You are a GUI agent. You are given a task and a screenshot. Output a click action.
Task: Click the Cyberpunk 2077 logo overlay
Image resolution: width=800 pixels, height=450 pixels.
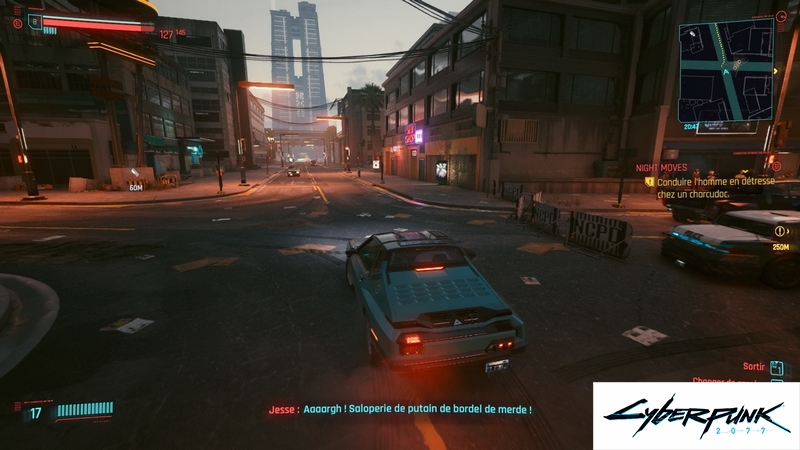tap(695, 415)
